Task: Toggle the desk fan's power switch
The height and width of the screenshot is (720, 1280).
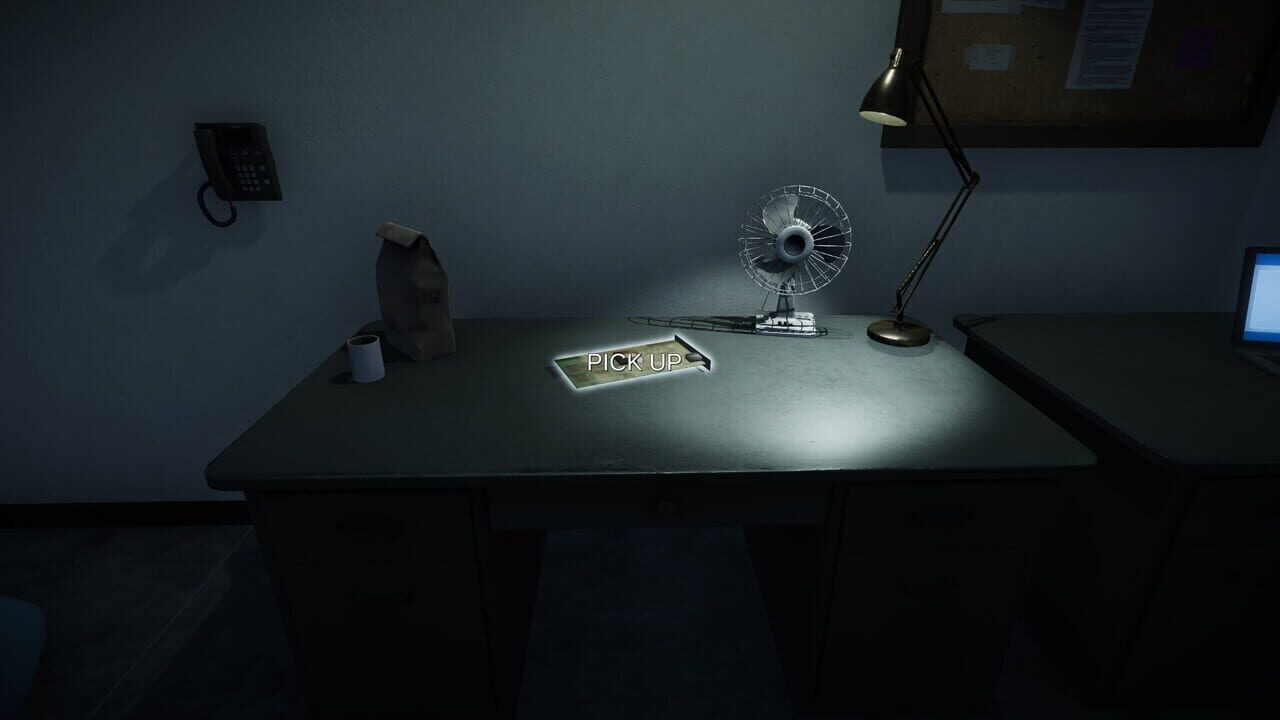Action: 783,322
